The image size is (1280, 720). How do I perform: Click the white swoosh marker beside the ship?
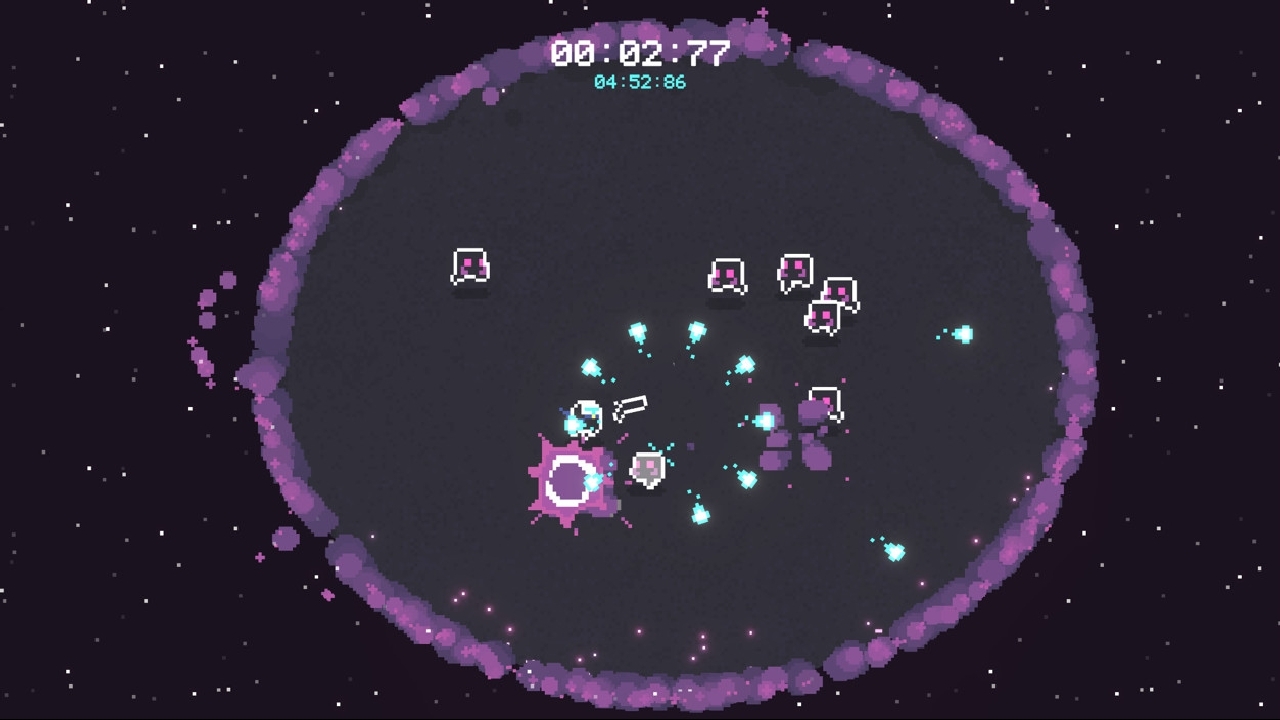pyautogui.click(x=630, y=405)
